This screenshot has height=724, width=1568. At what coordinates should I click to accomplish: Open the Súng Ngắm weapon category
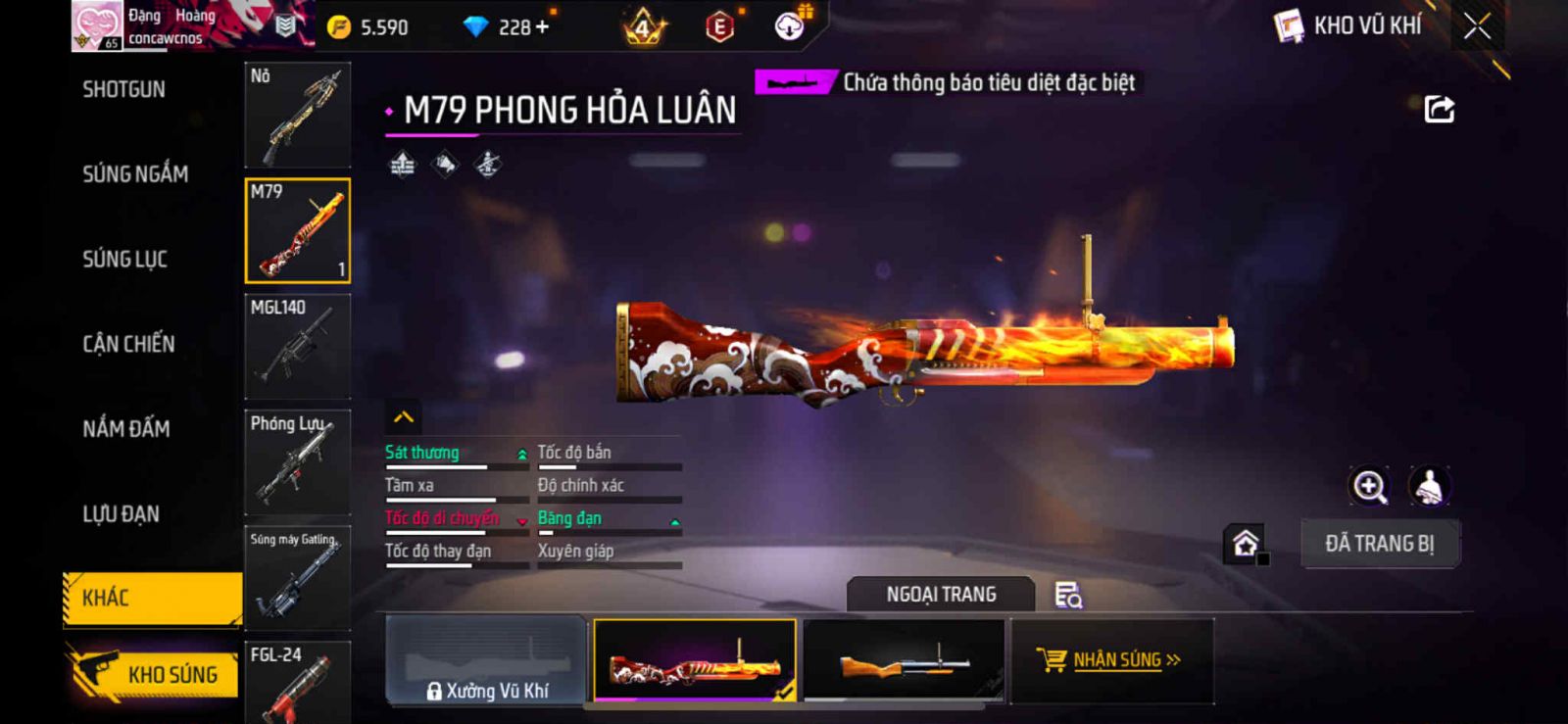point(135,174)
